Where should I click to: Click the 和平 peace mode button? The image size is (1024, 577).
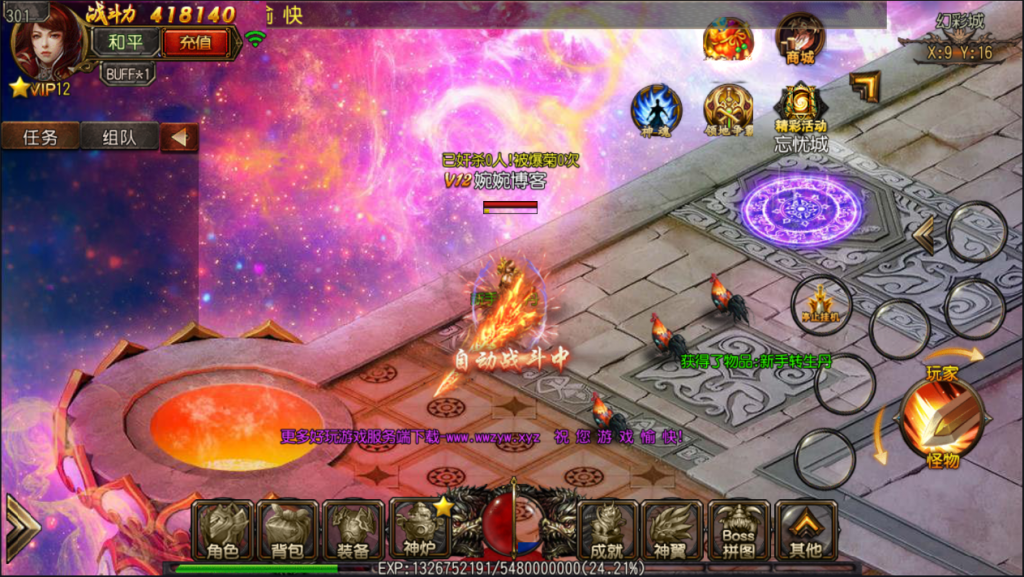point(125,42)
